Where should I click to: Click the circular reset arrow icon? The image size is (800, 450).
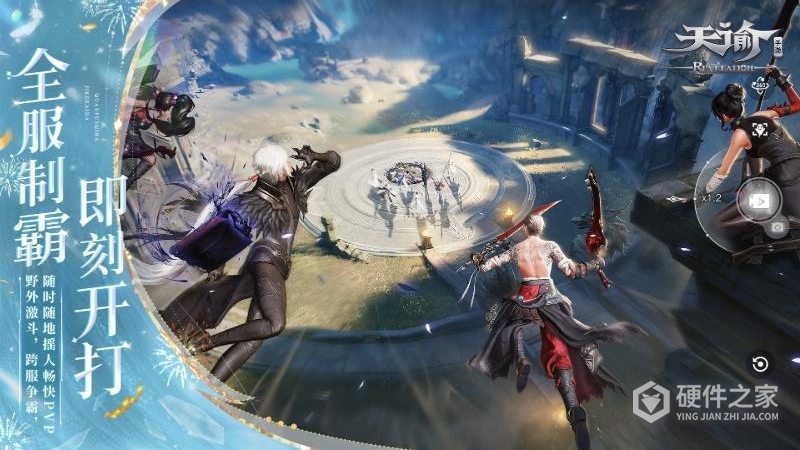[x=761, y=364]
